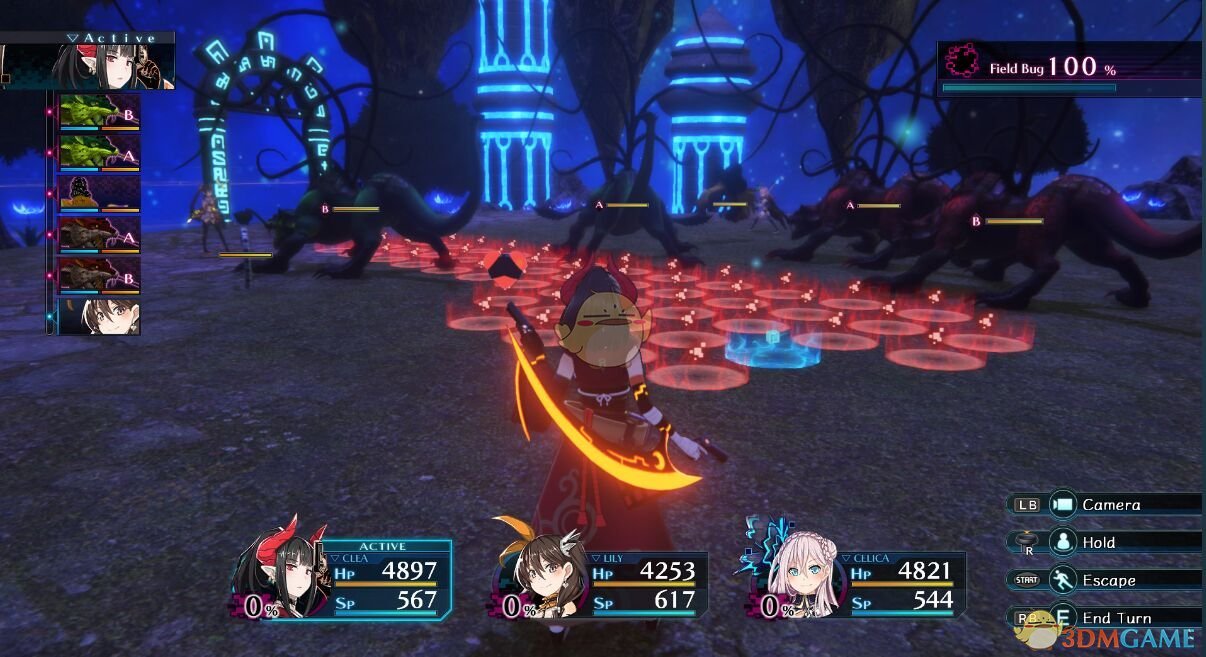Viewport: 1206px width, 657px height.
Task: Choose the Hold command
Action: 1098,542
